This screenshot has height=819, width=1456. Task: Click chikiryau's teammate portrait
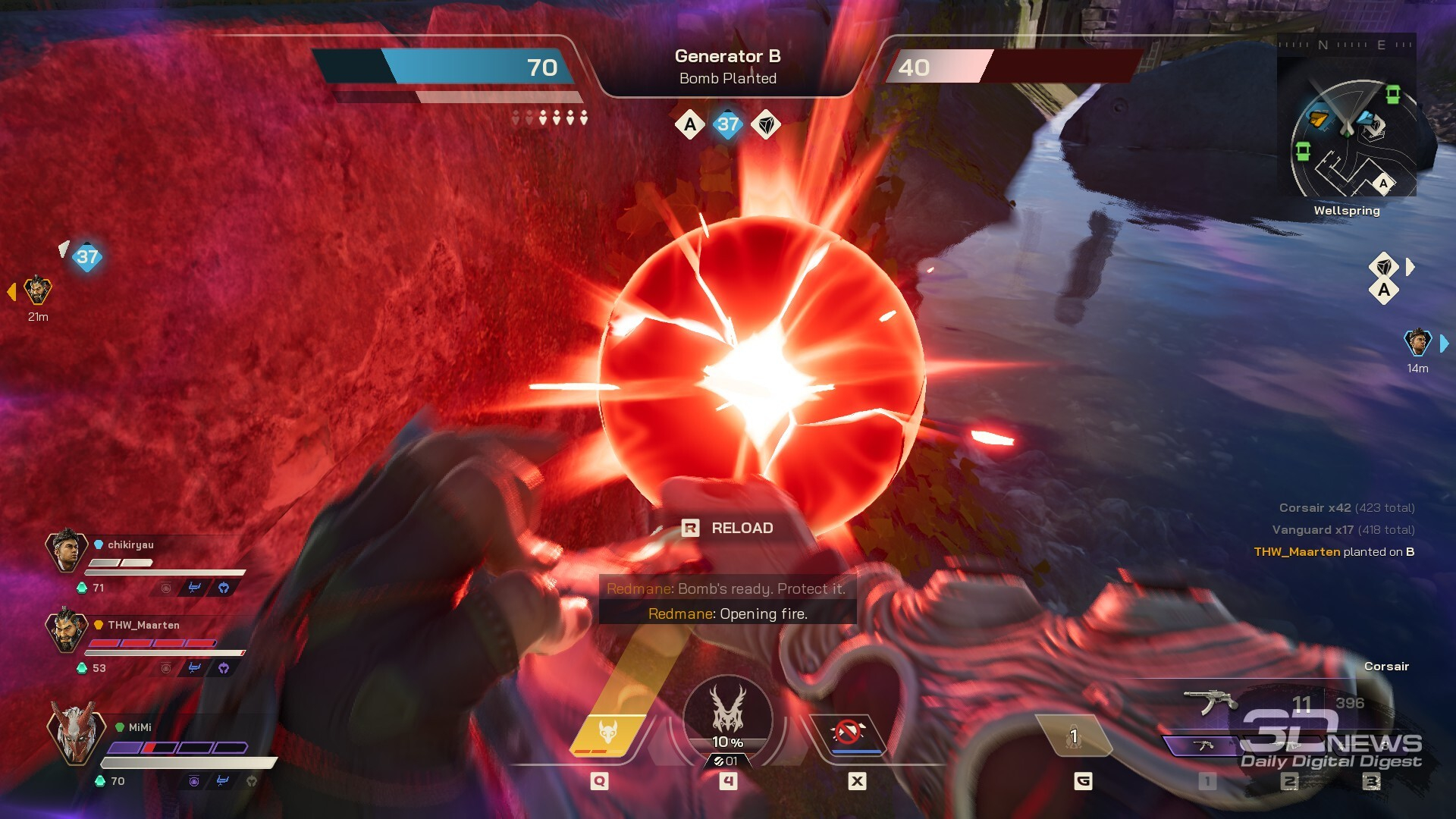(x=67, y=550)
